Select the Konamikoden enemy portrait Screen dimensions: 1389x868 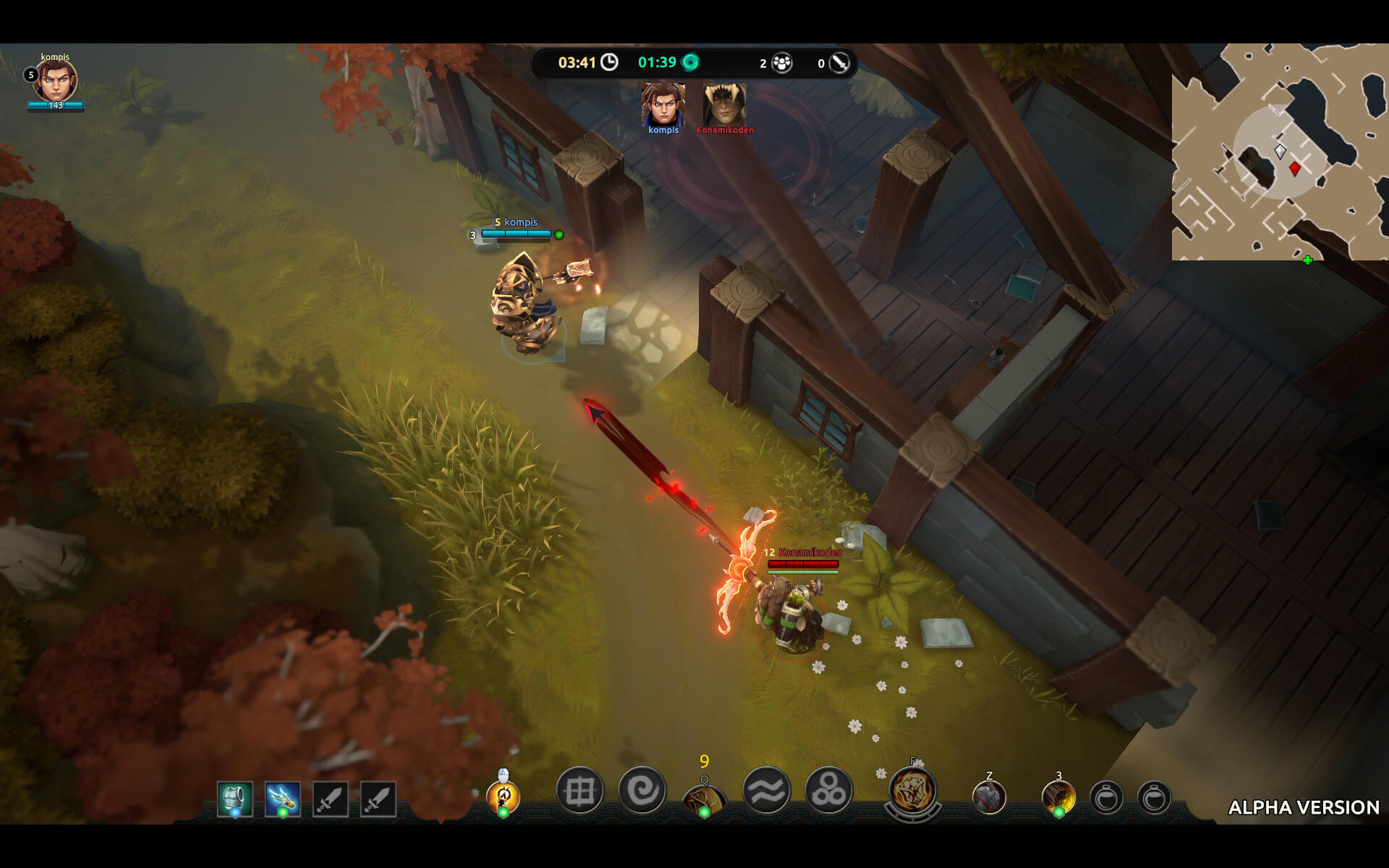(x=724, y=105)
